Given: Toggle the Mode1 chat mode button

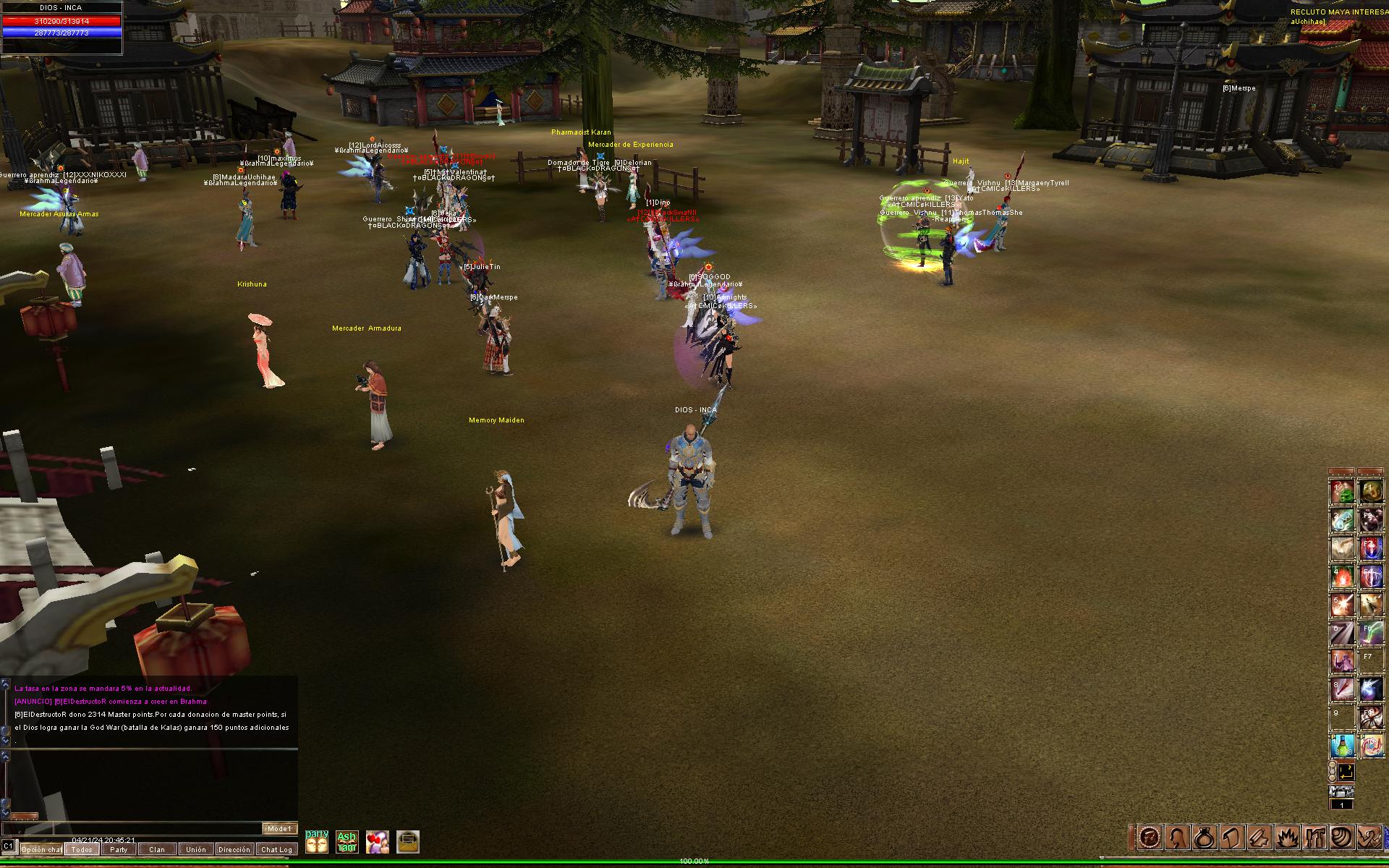Looking at the screenshot, I should 279,829.
